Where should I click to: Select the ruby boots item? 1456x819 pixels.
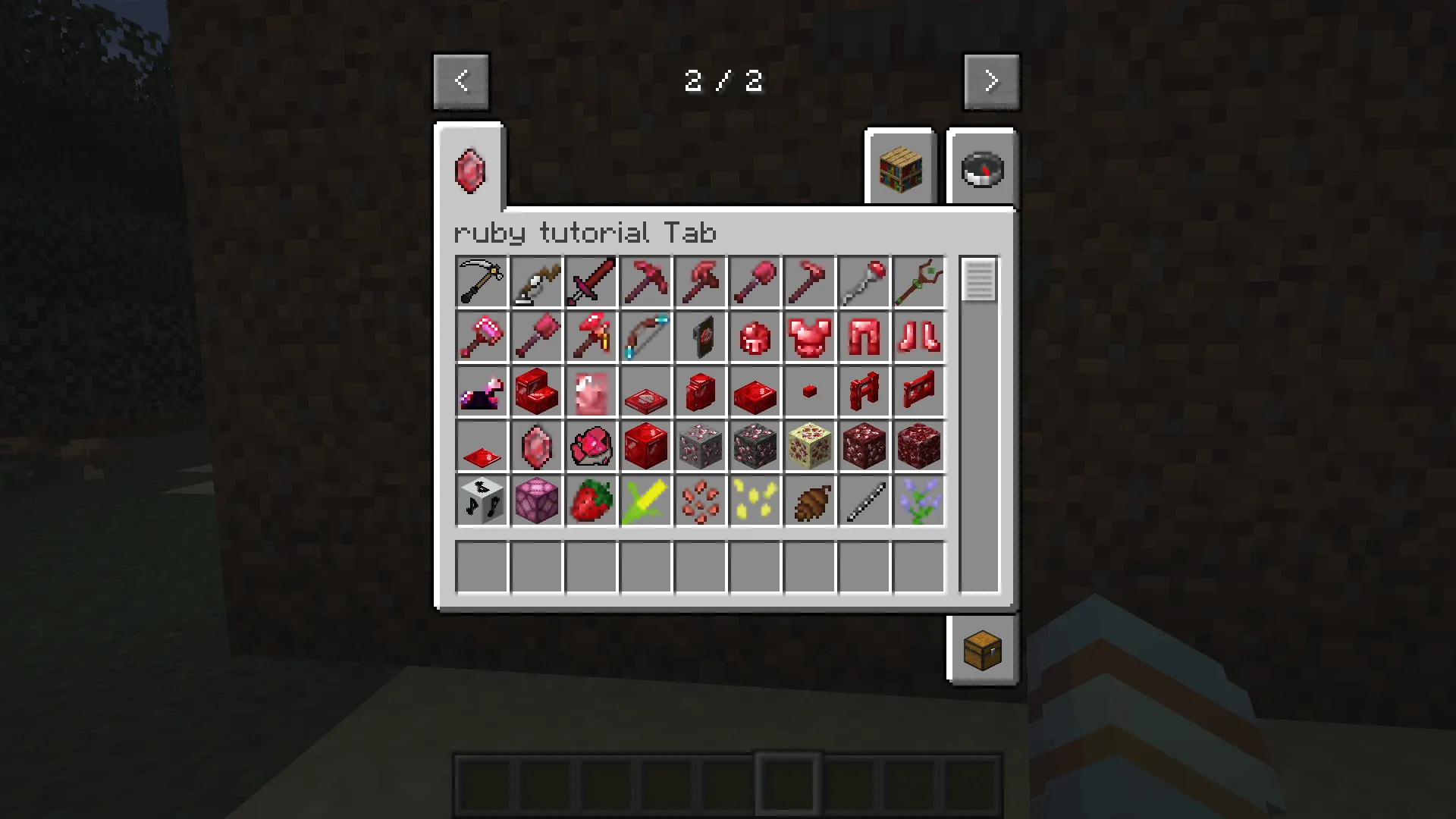[918, 337]
